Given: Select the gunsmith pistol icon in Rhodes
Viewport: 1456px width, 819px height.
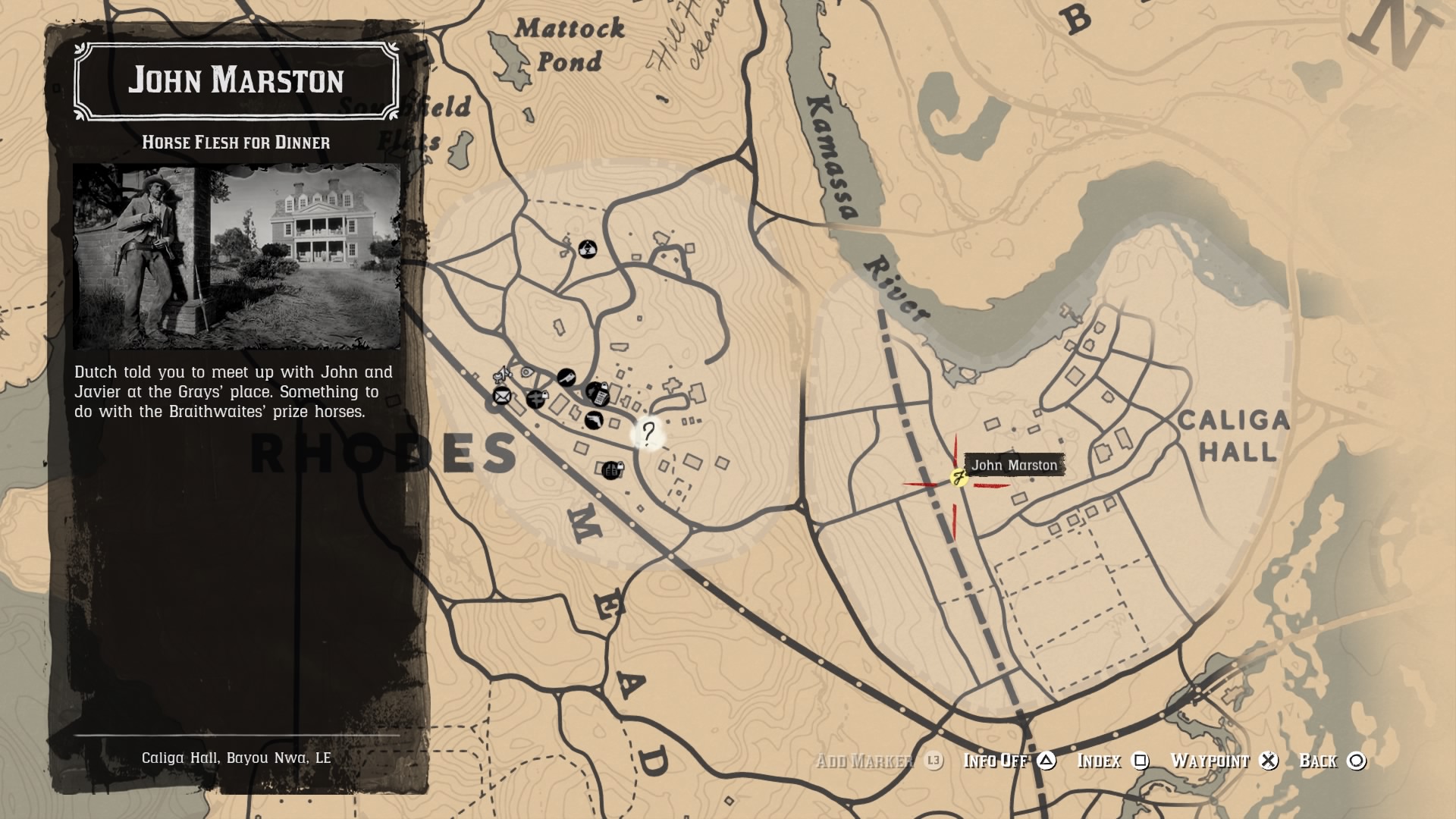Looking at the screenshot, I should tap(594, 420).
